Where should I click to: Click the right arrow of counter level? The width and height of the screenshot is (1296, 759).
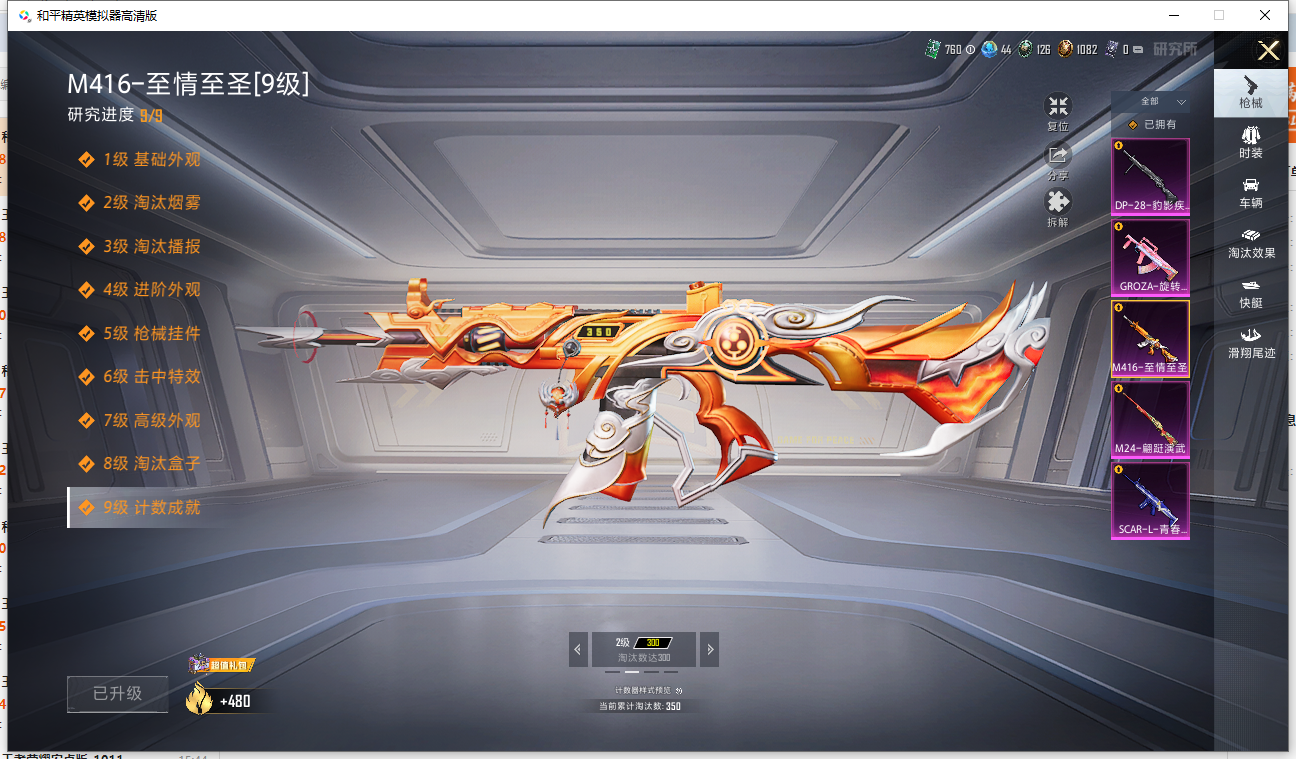pos(710,649)
